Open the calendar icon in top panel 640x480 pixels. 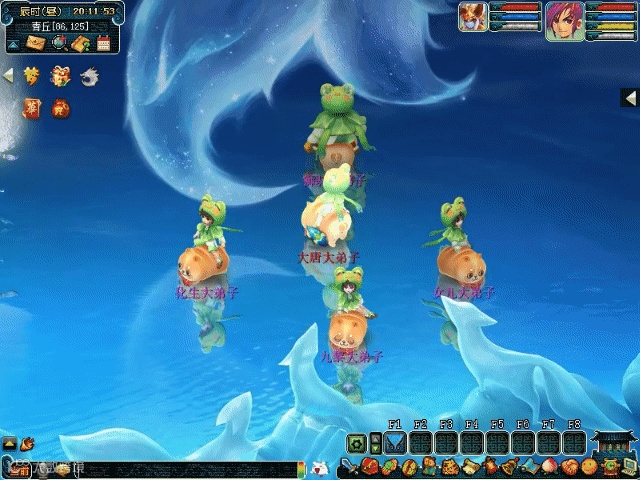coord(102,43)
